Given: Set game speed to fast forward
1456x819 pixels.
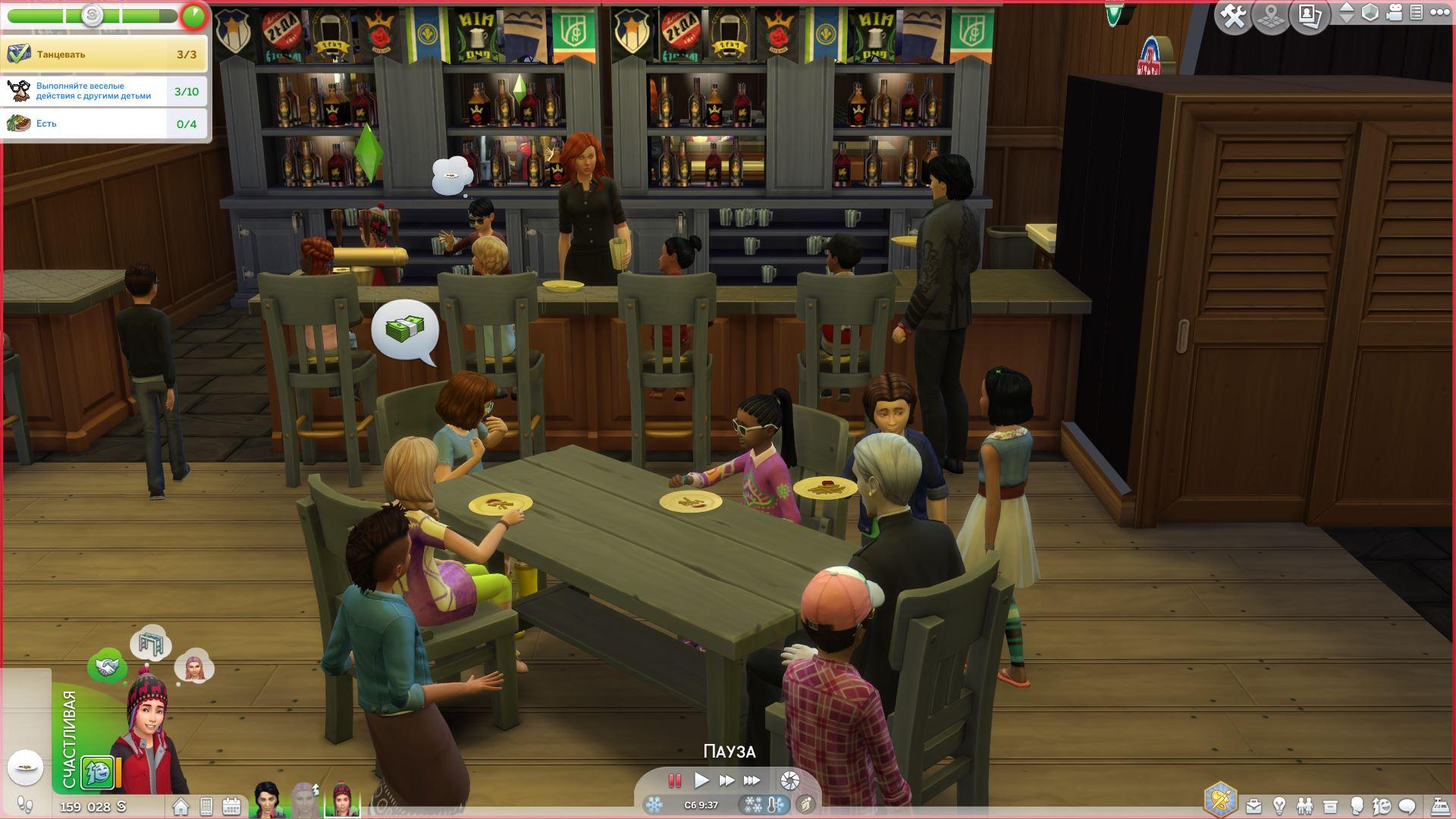Looking at the screenshot, I should coord(726,780).
